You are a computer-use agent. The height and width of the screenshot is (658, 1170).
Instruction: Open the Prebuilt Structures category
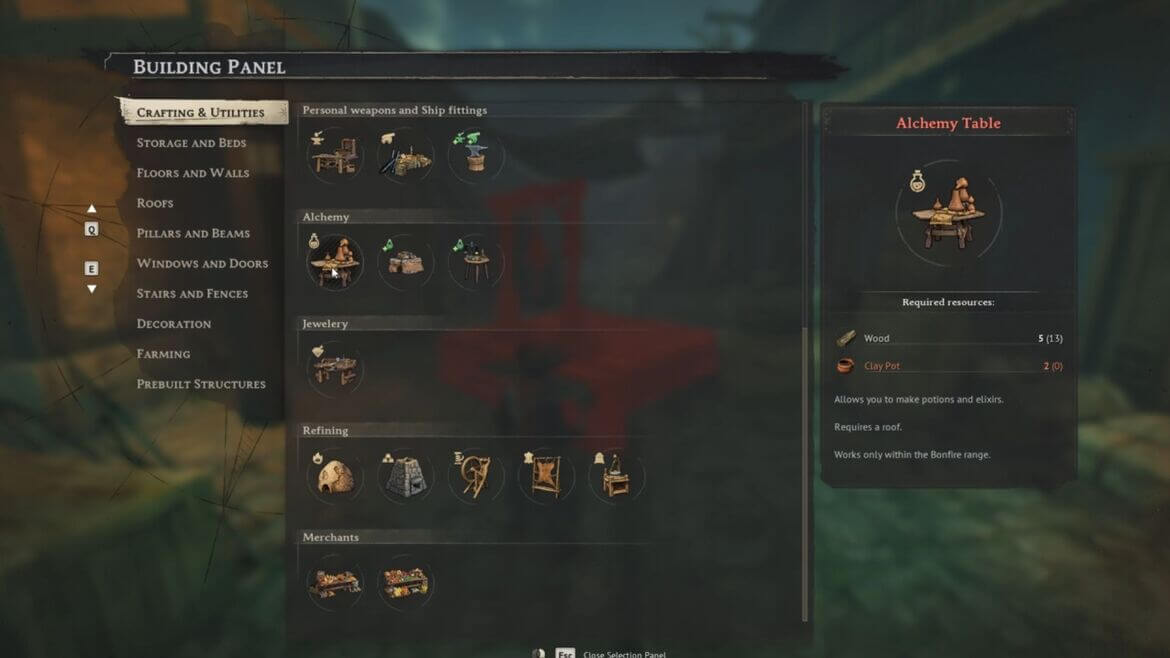tap(201, 384)
